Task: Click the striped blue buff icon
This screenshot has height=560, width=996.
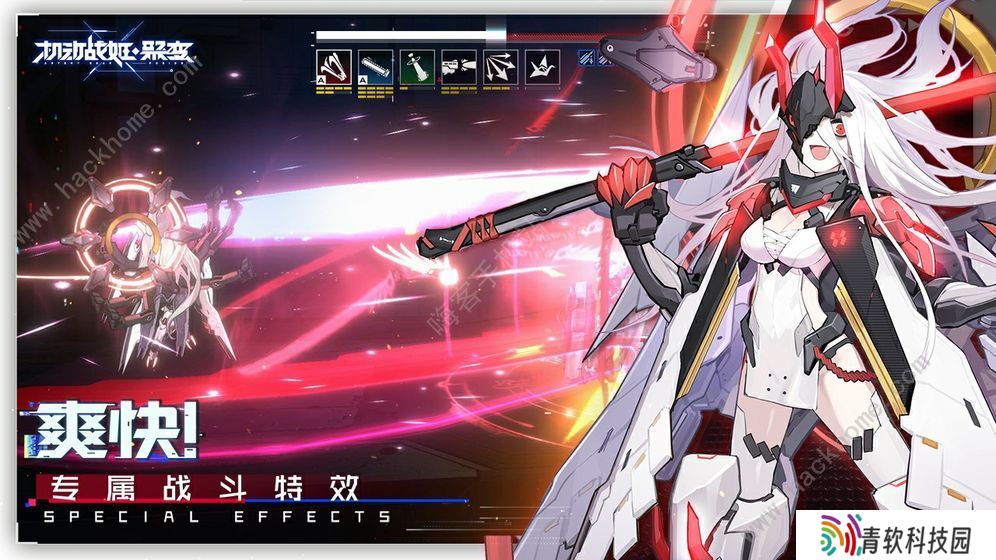Action: (x=588, y=57)
